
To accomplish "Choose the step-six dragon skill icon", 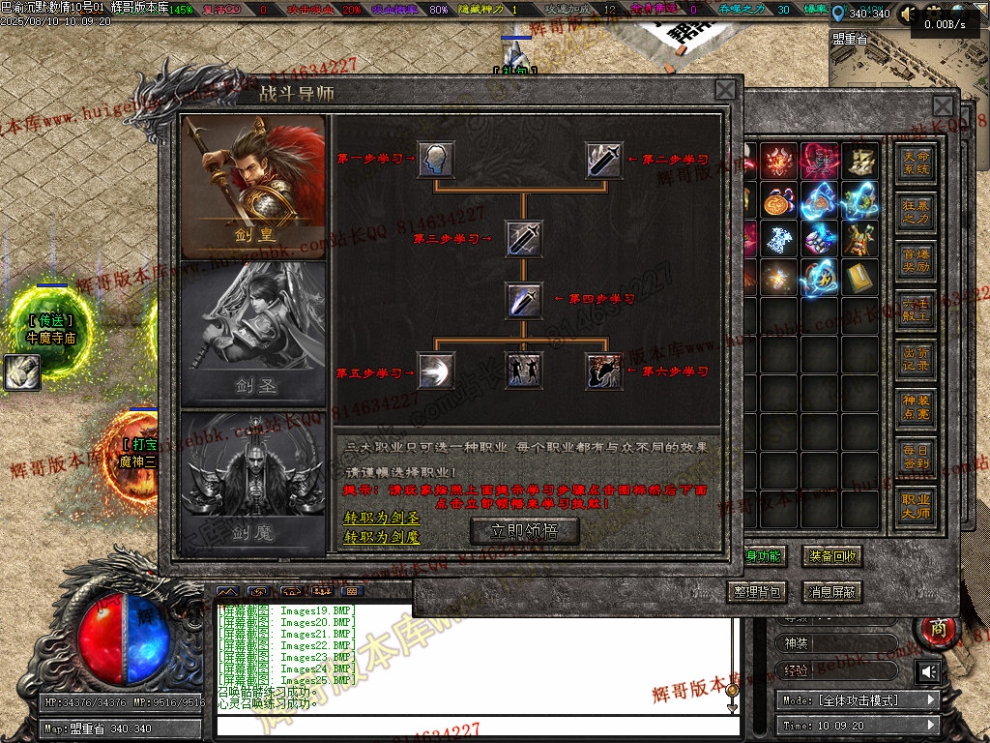I will 604,371.
